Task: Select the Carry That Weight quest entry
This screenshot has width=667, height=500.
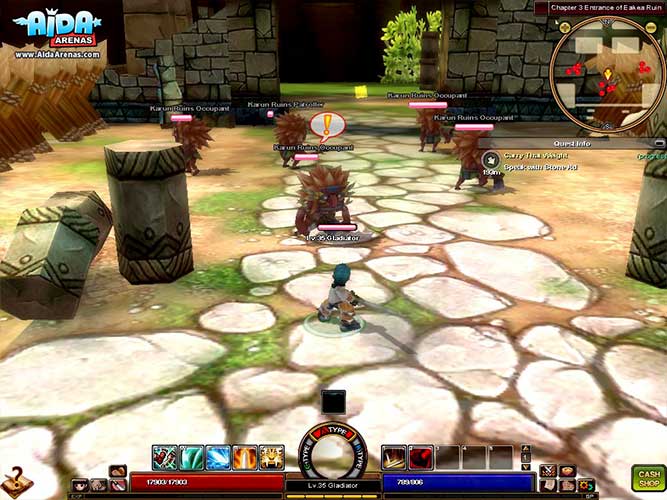Action: tap(535, 157)
